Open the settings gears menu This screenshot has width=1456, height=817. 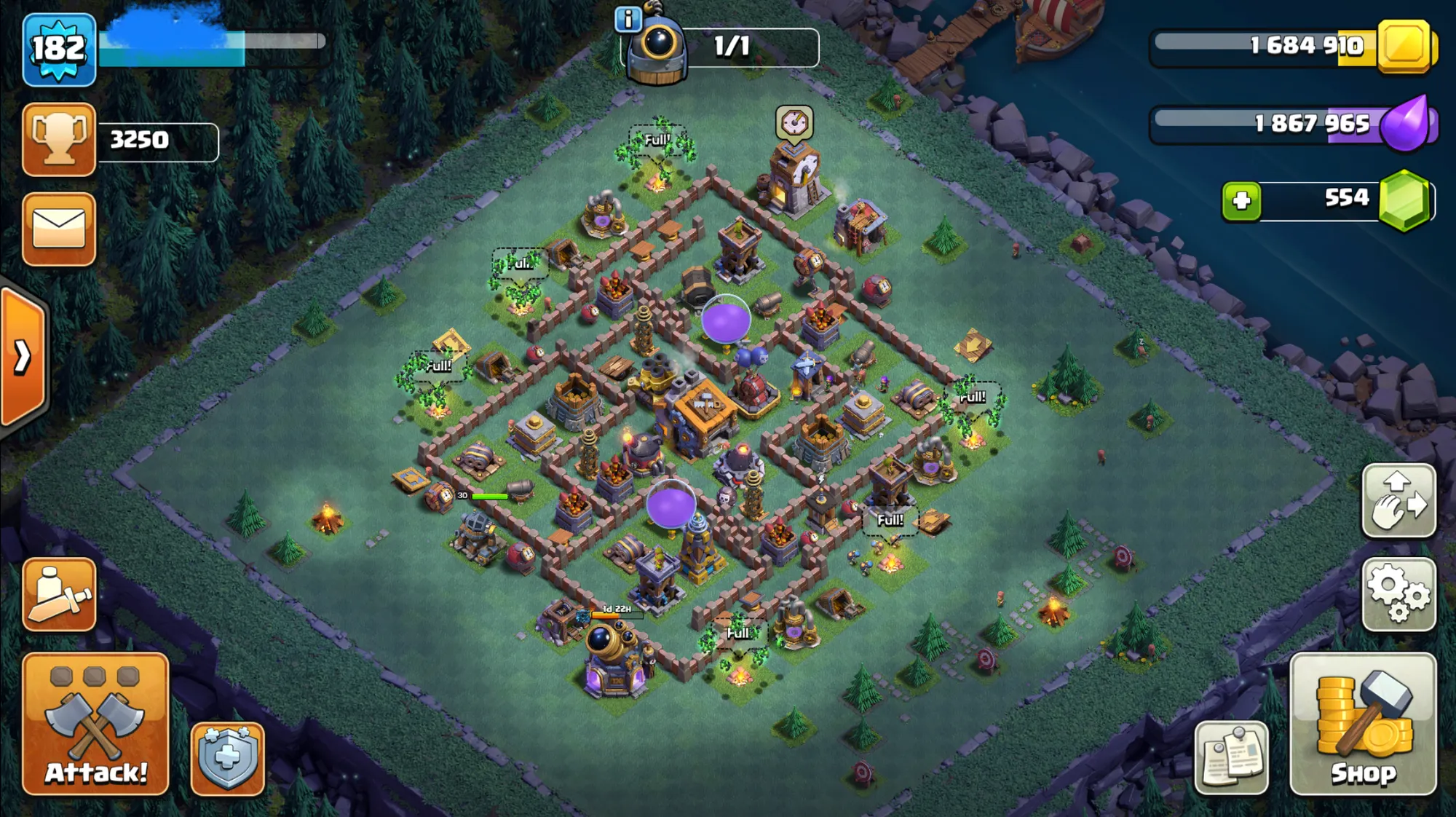[x=1398, y=594]
